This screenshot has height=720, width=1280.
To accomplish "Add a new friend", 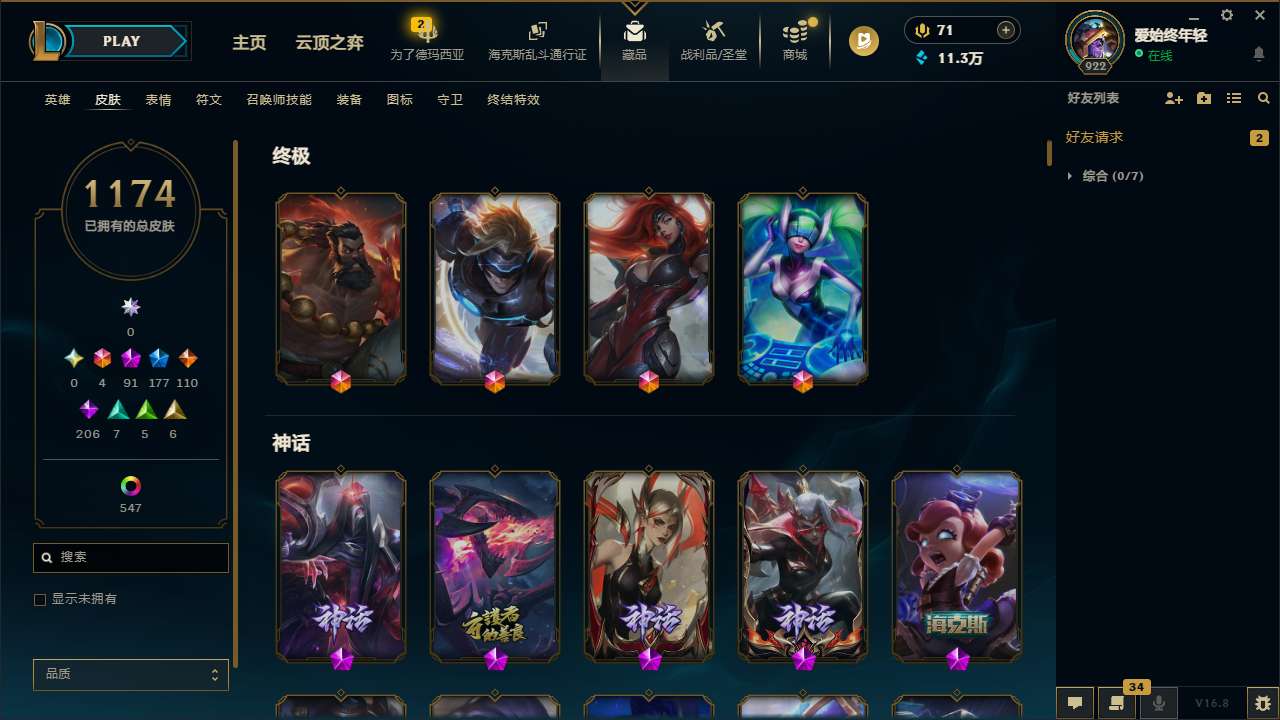I will (x=1172, y=98).
